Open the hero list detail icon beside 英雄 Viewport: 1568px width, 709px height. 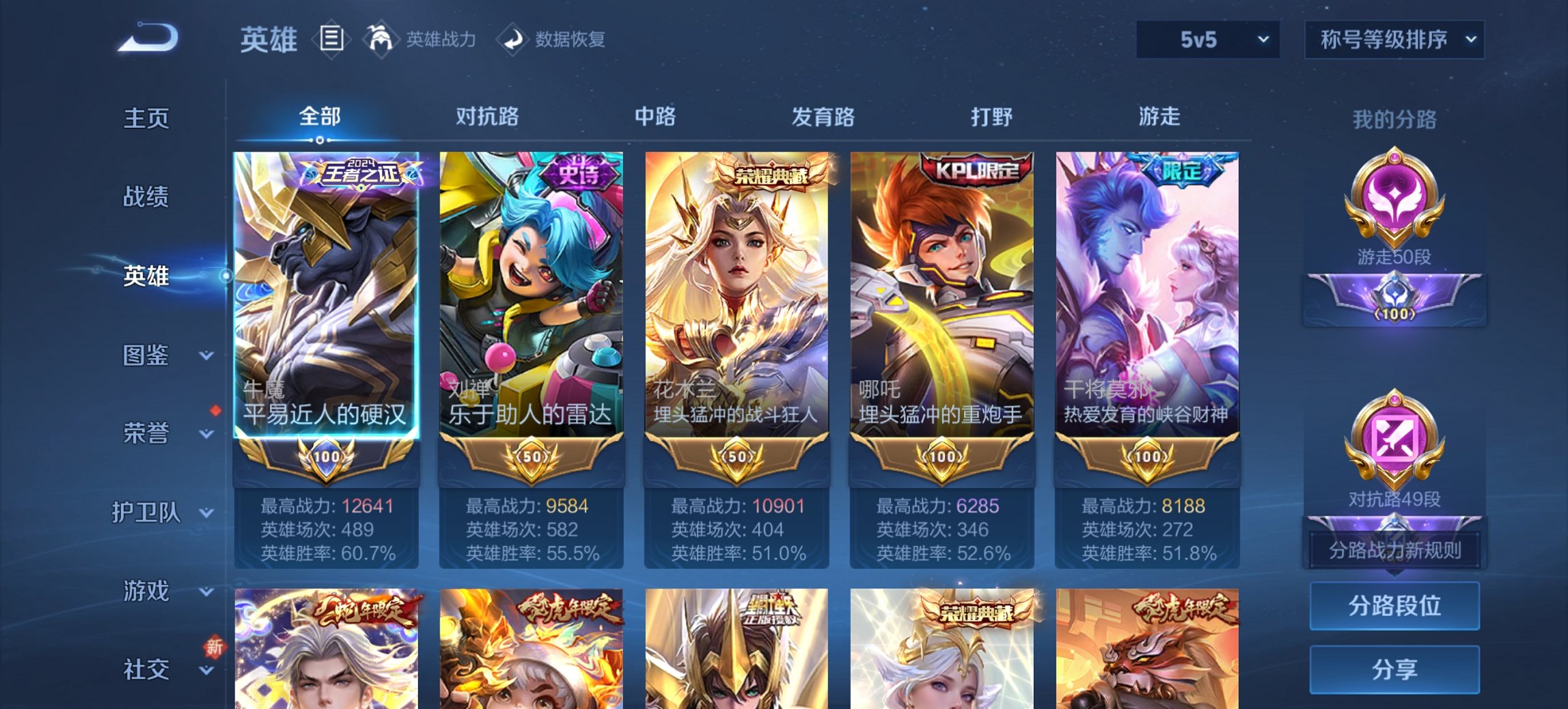click(x=331, y=39)
